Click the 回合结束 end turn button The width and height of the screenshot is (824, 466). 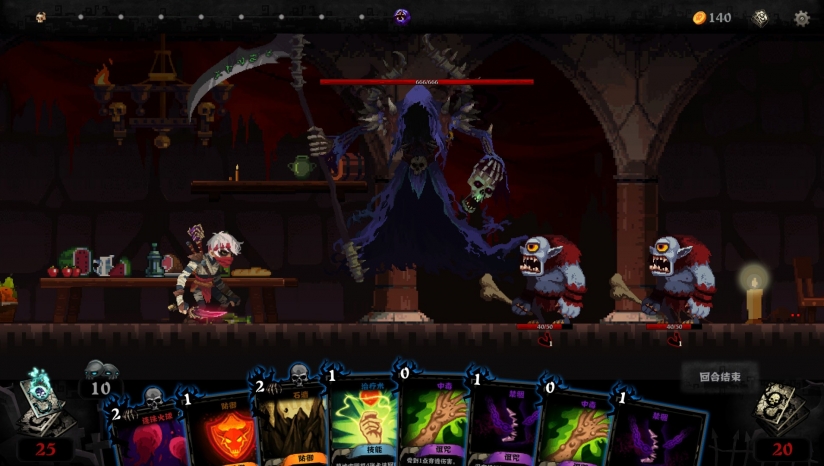click(x=720, y=377)
